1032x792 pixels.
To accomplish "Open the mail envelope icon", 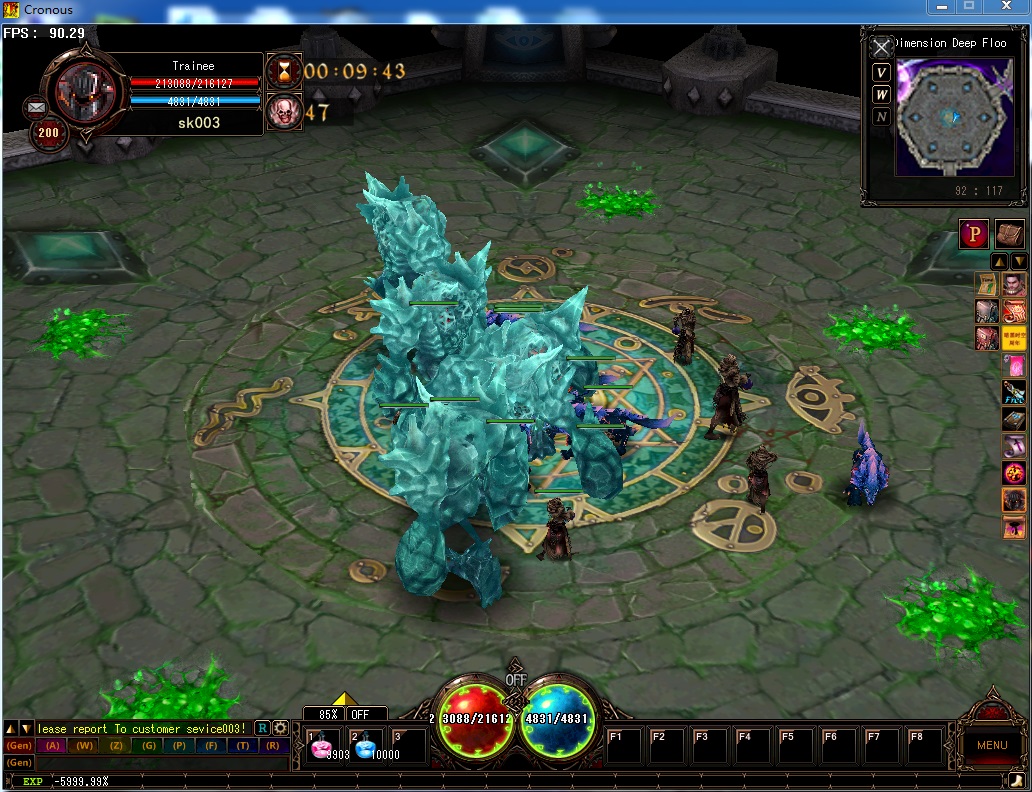I will click(36, 106).
